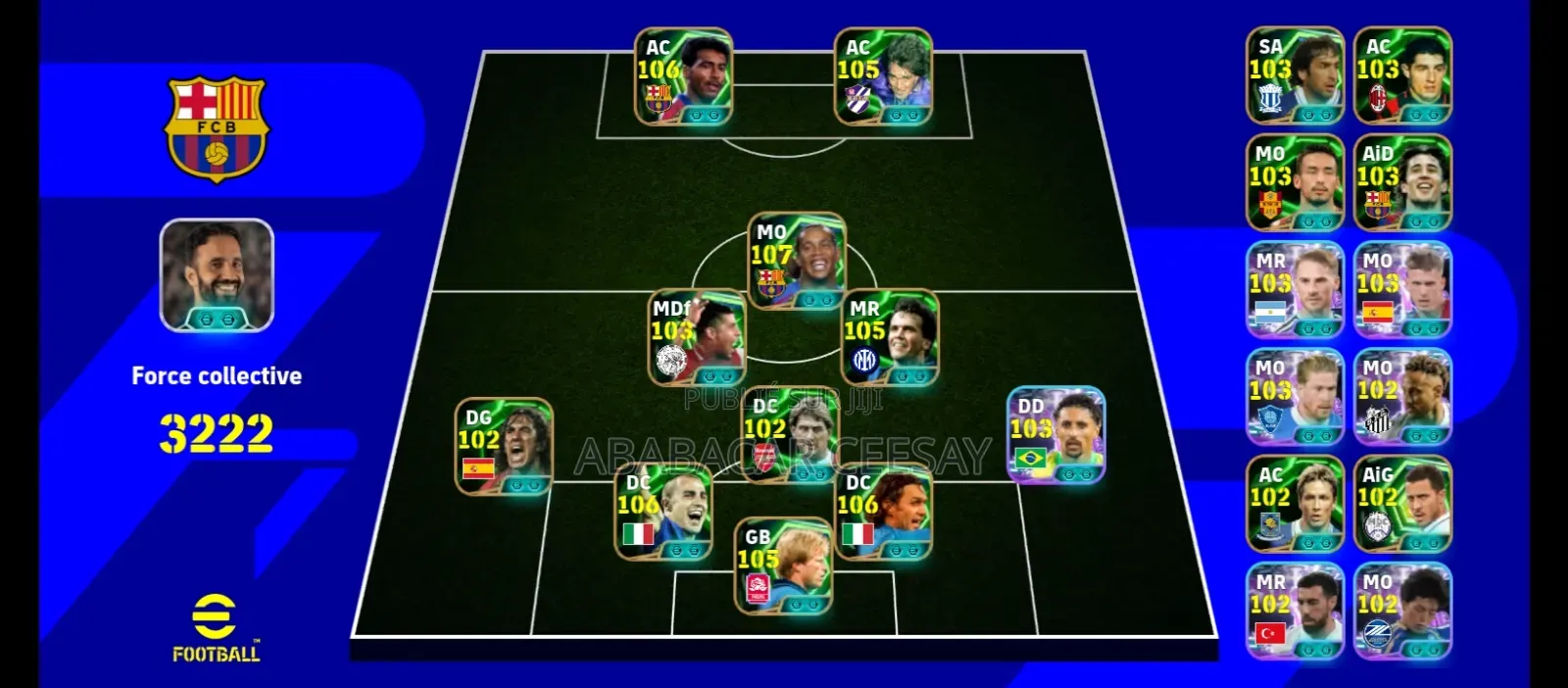Screen dimensions: 1568x688
Task: Choose the GB 105 goalkeeper card
Action: (783, 565)
